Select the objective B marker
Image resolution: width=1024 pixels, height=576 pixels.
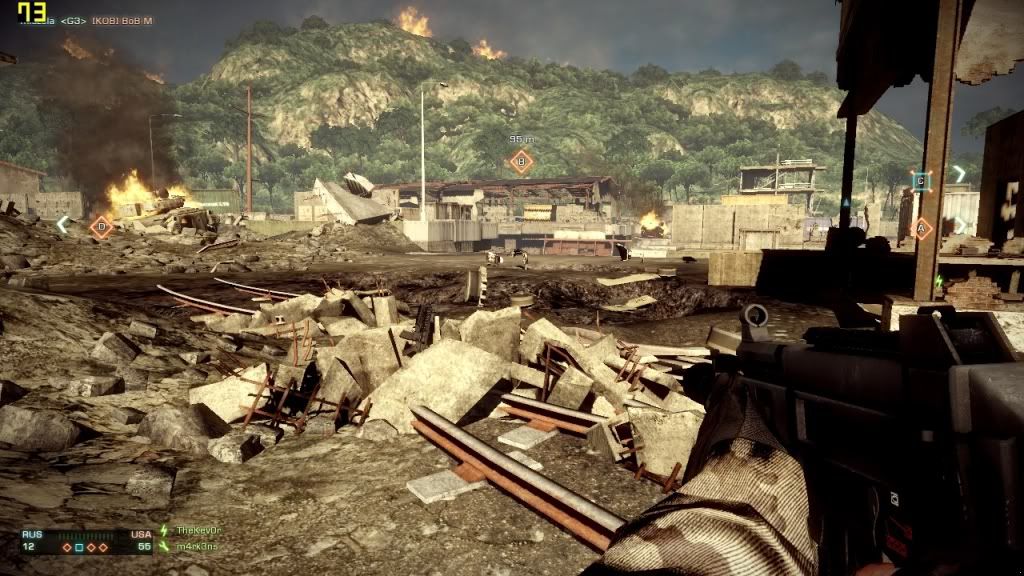(520, 161)
